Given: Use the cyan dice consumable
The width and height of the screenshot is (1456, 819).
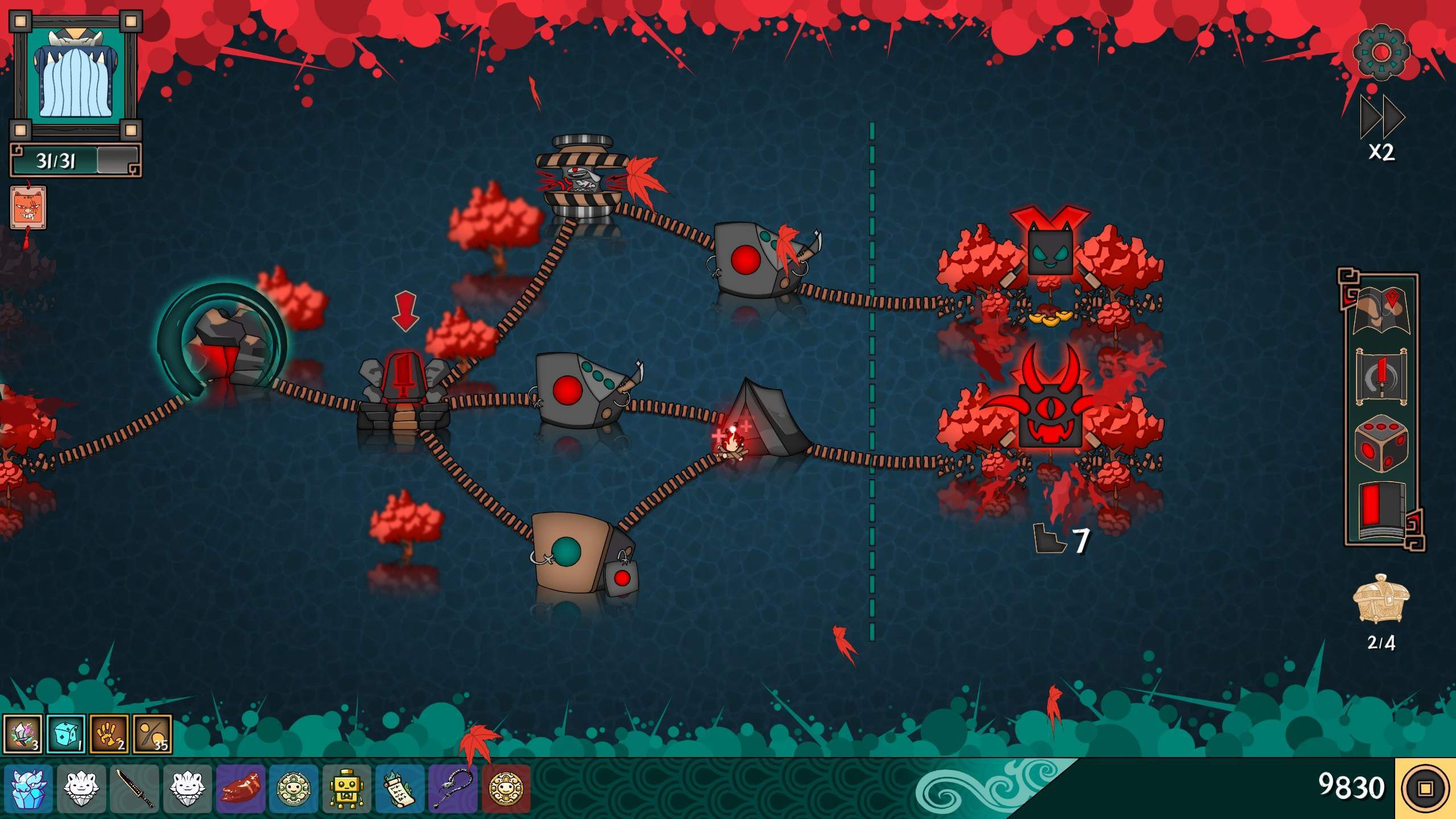Looking at the screenshot, I should click(x=66, y=734).
